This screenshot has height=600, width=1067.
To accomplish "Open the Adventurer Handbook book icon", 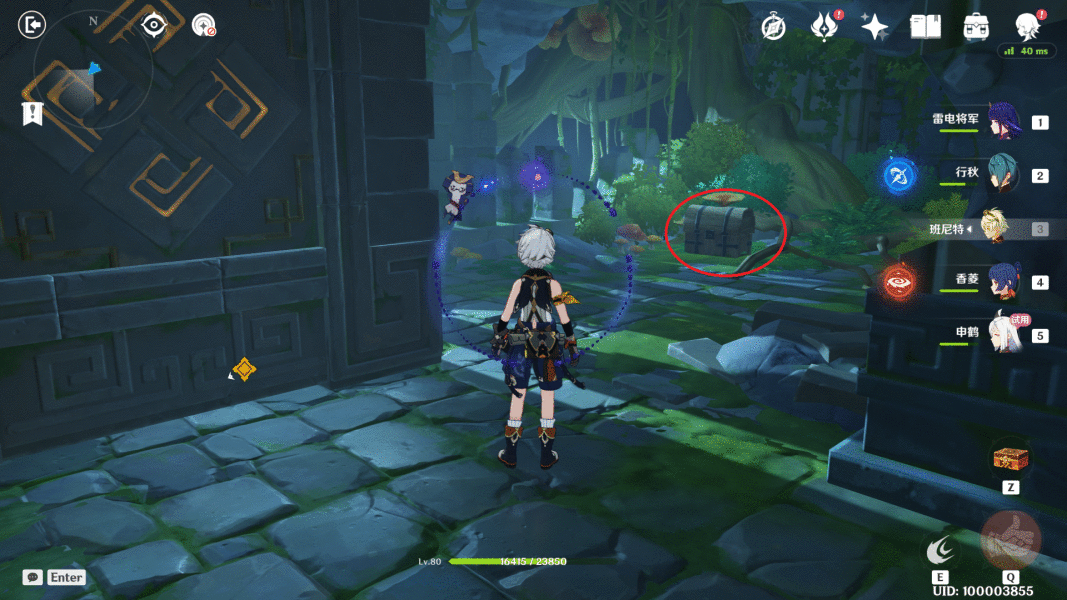I will click(925, 27).
